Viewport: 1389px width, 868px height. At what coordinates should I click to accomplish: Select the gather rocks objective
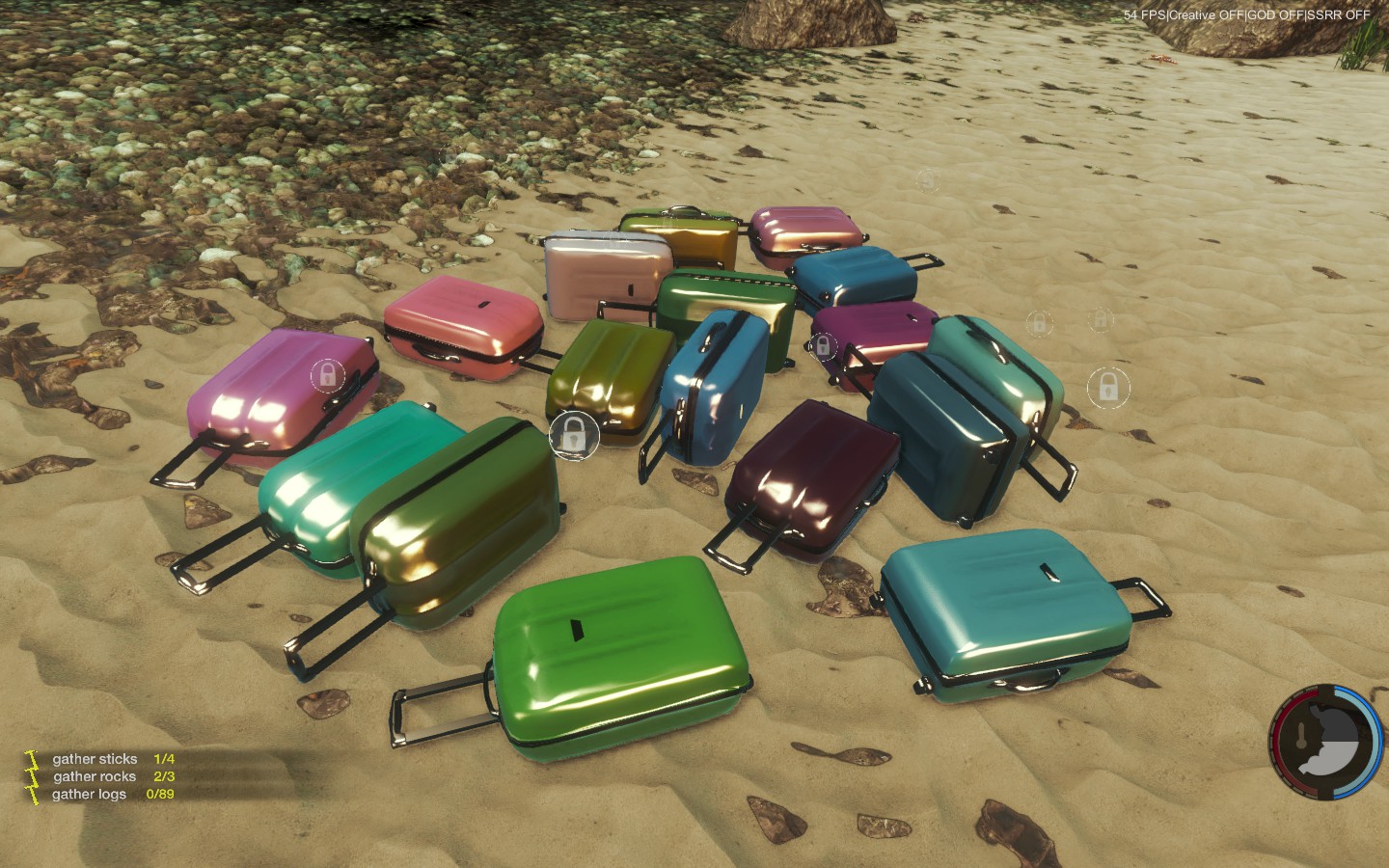(95, 776)
